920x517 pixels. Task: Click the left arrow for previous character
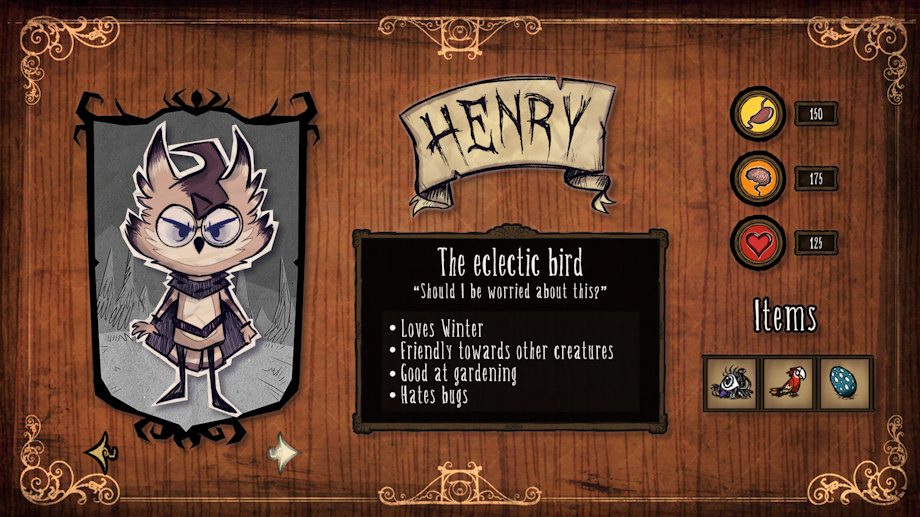coord(101,454)
